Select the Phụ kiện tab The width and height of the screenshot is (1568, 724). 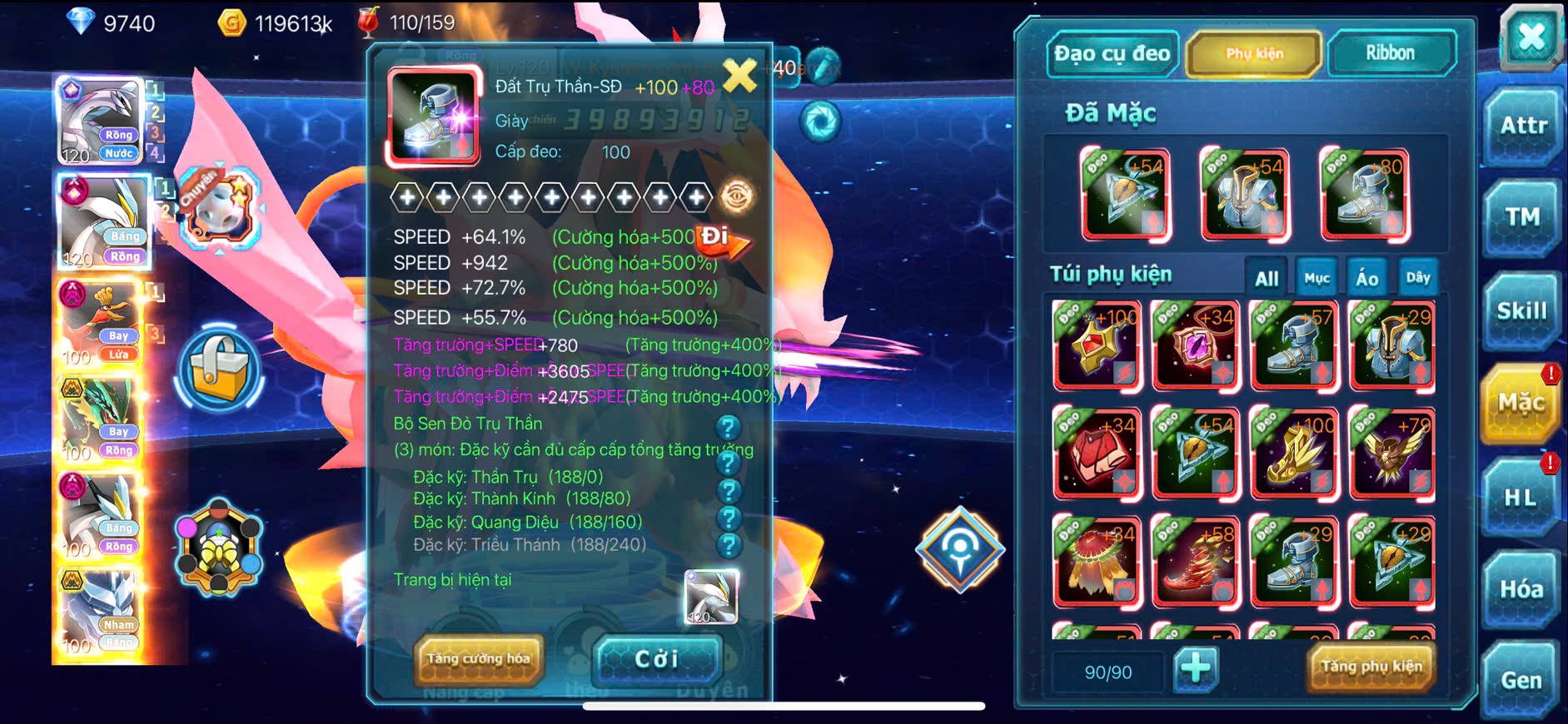click(1254, 54)
